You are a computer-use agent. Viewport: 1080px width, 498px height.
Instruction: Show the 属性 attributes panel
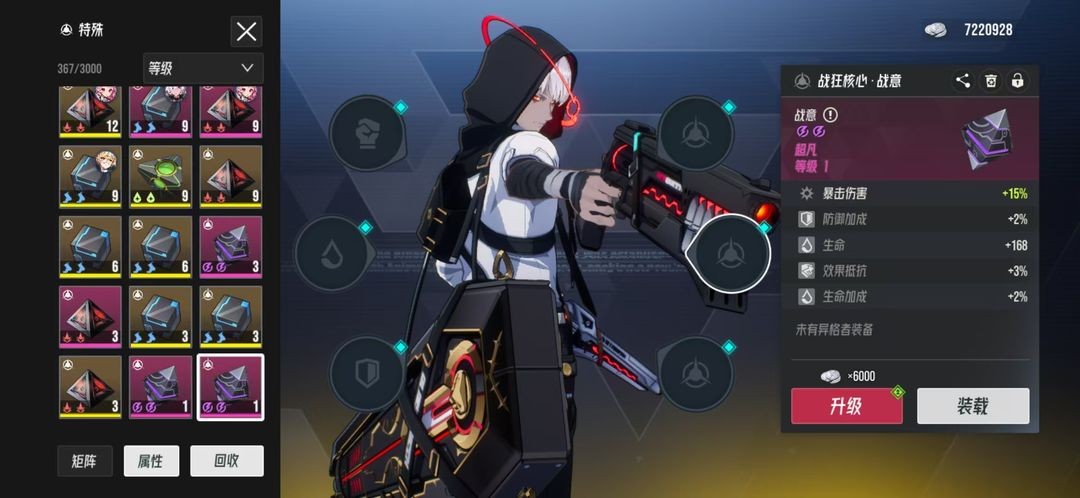tap(151, 461)
